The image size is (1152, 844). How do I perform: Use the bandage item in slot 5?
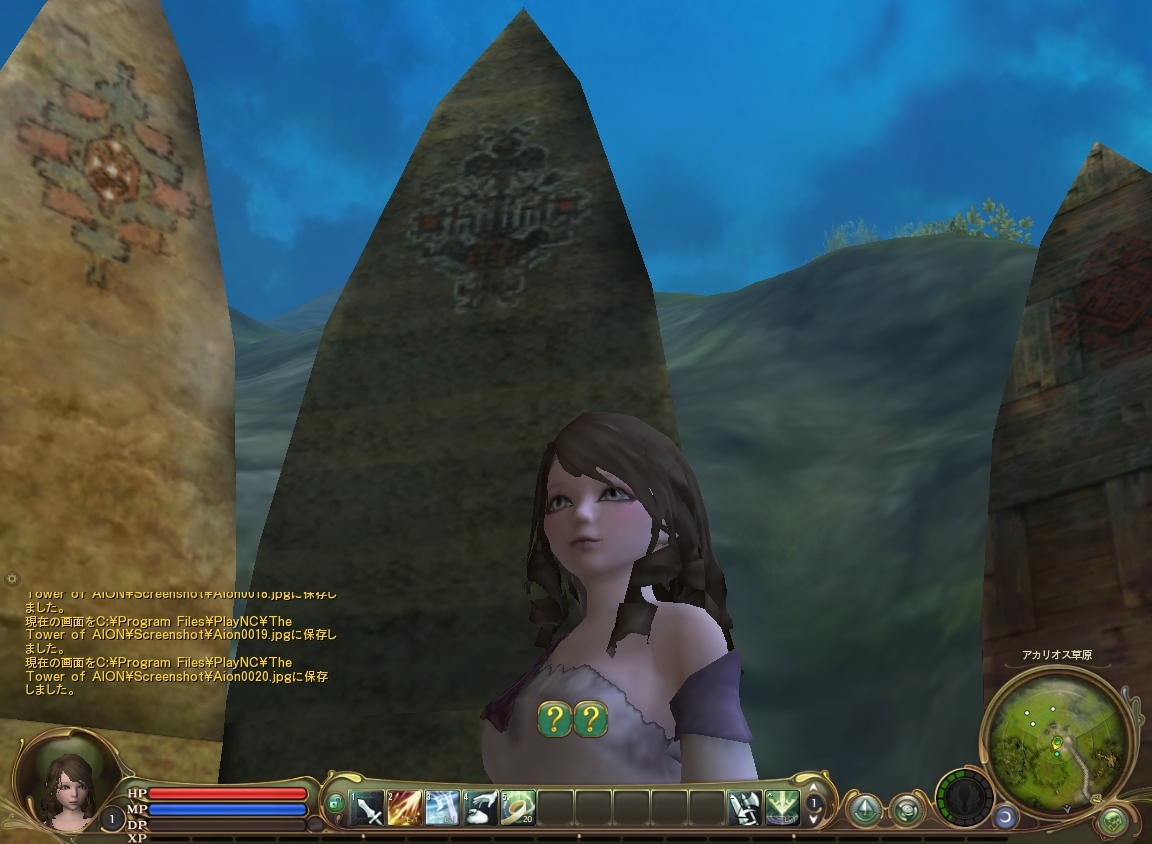tap(518, 806)
